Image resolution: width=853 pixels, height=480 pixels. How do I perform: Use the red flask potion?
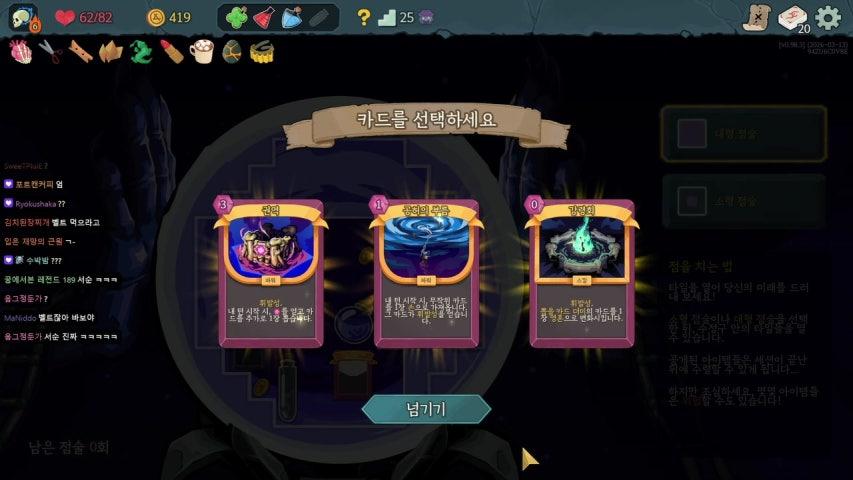pos(263,17)
